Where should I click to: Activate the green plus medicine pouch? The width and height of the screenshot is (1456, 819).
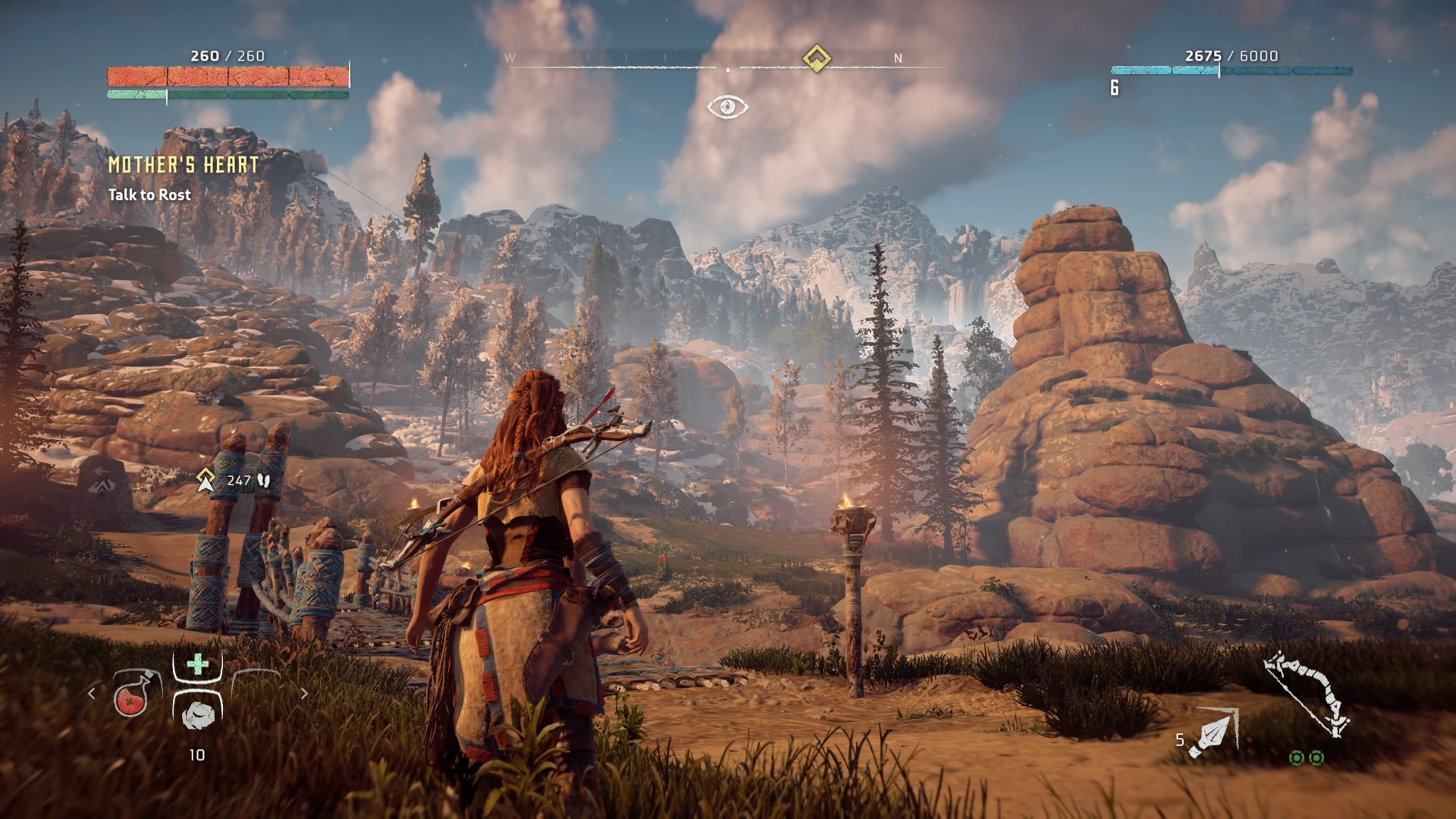click(197, 665)
